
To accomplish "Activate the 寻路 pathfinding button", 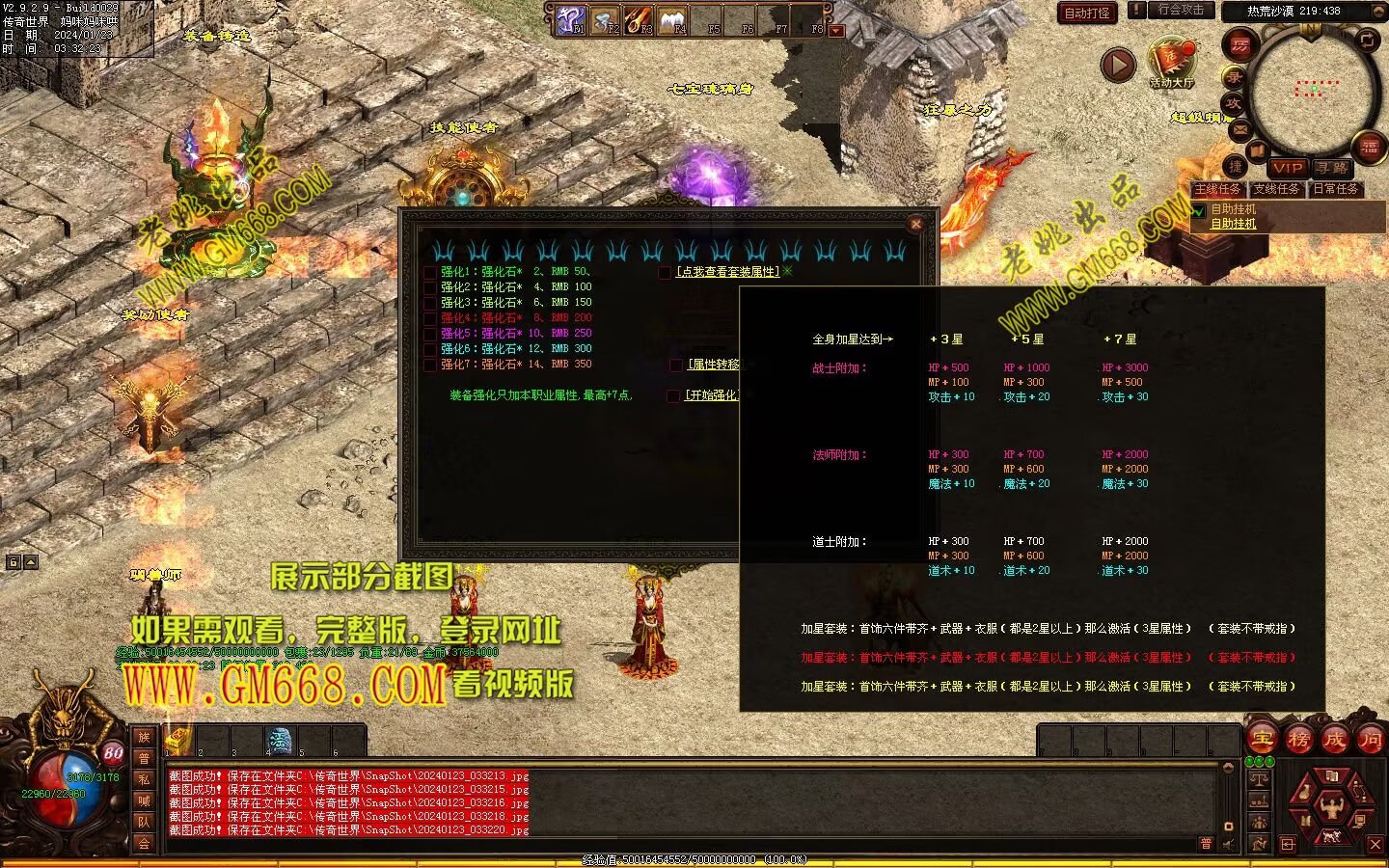I will coord(1332,168).
